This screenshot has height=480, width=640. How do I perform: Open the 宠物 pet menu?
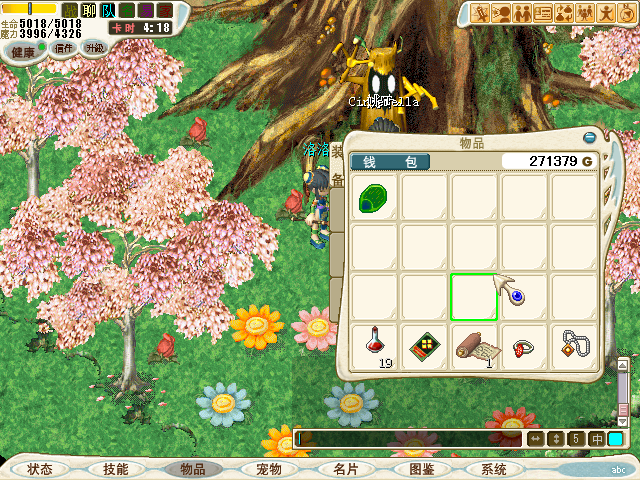coord(268,469)
